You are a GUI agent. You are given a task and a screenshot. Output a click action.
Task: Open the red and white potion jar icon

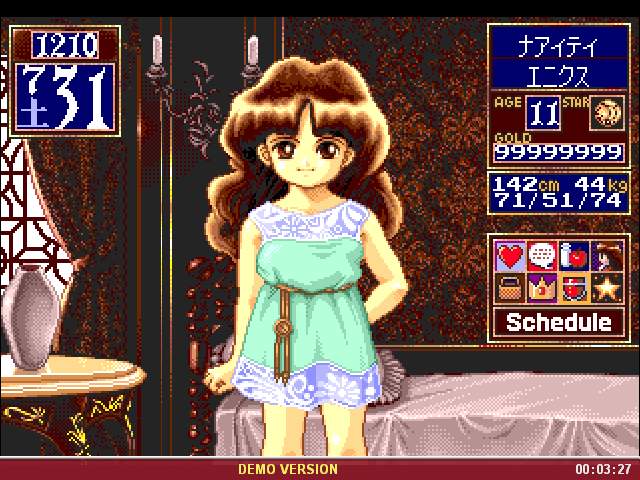(x=573, y=289)
